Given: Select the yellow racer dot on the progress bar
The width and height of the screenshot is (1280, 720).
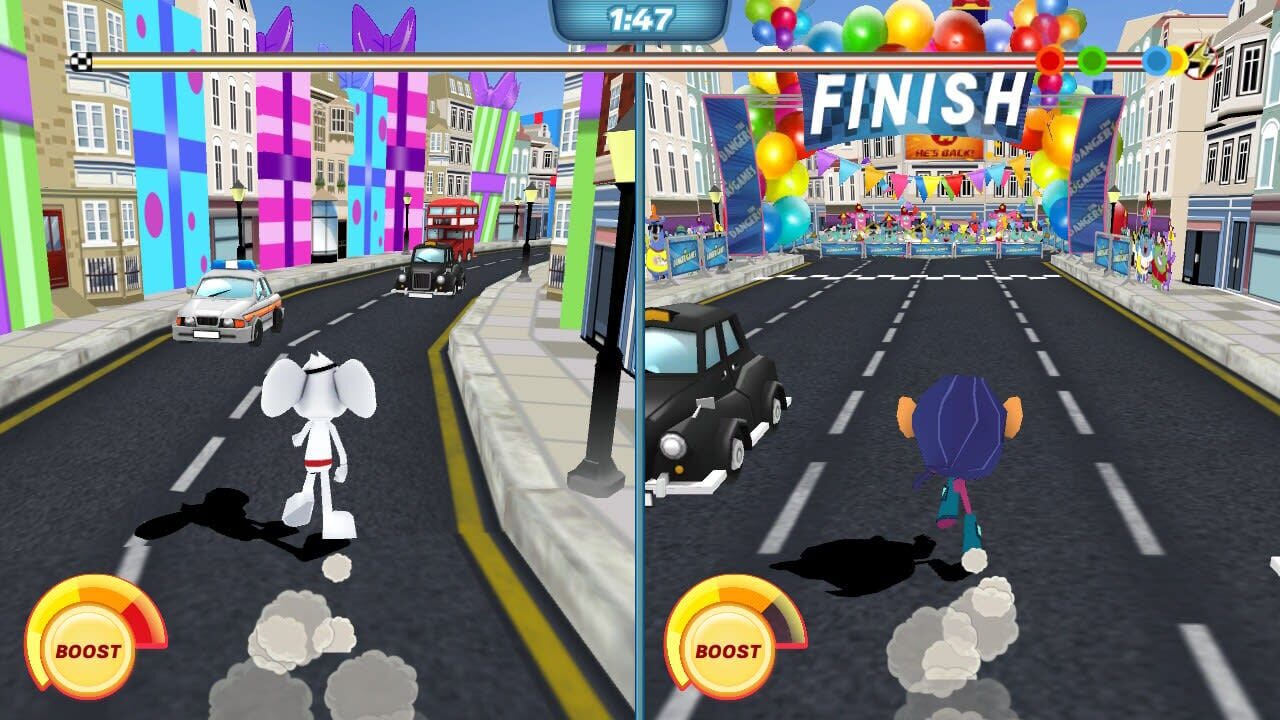Looking at the screenshot, I should pyautogui.click(x=1176, y=60).
